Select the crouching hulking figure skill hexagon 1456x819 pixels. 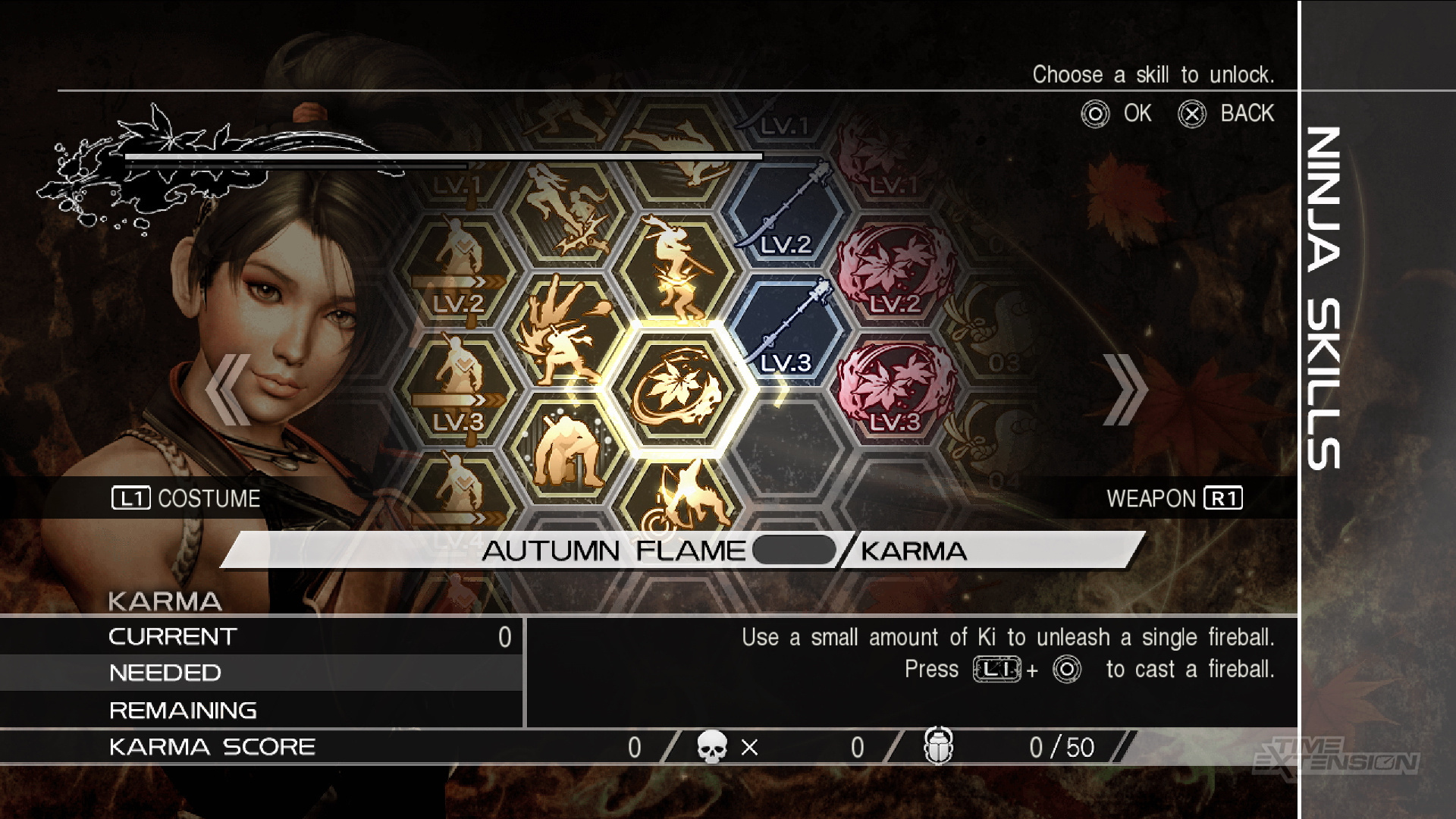click(568, 447)
